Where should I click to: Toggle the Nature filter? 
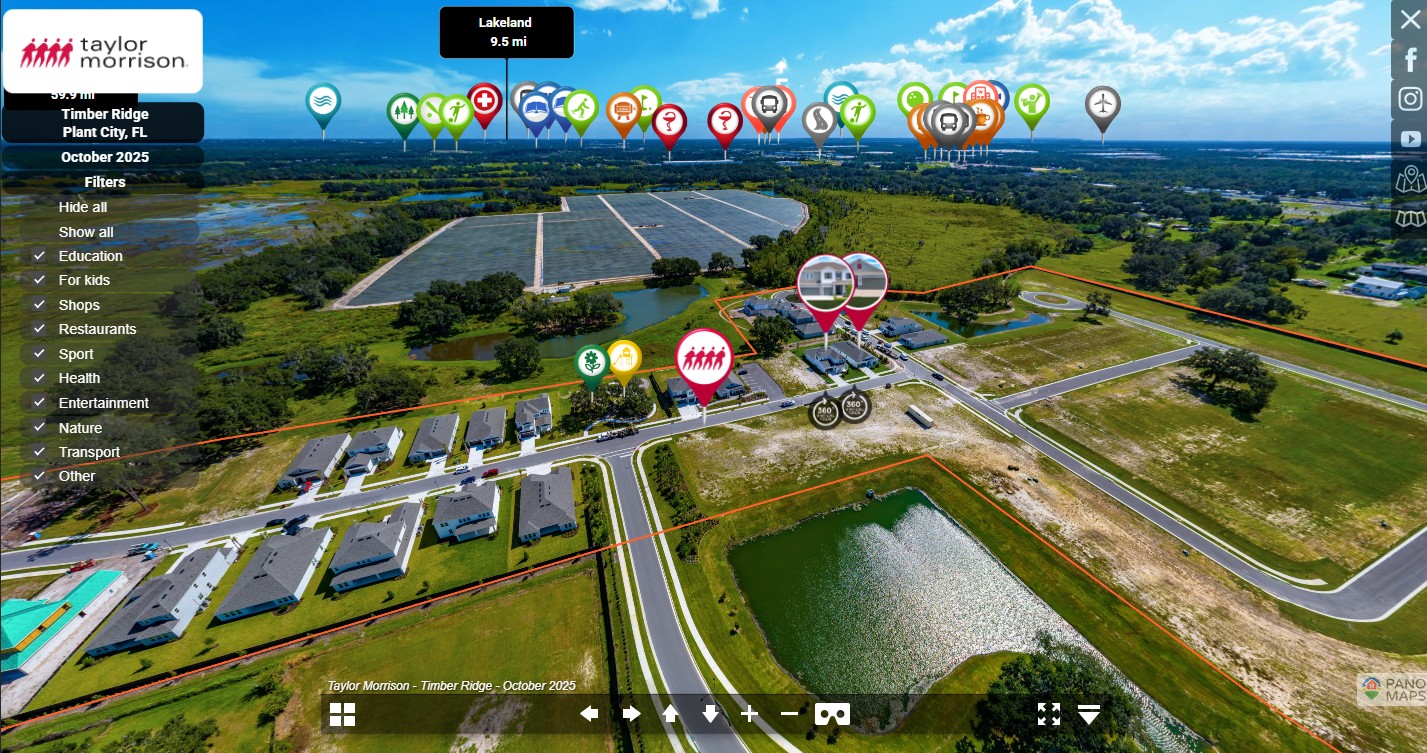pyautogui.click(x=40, y=428)
